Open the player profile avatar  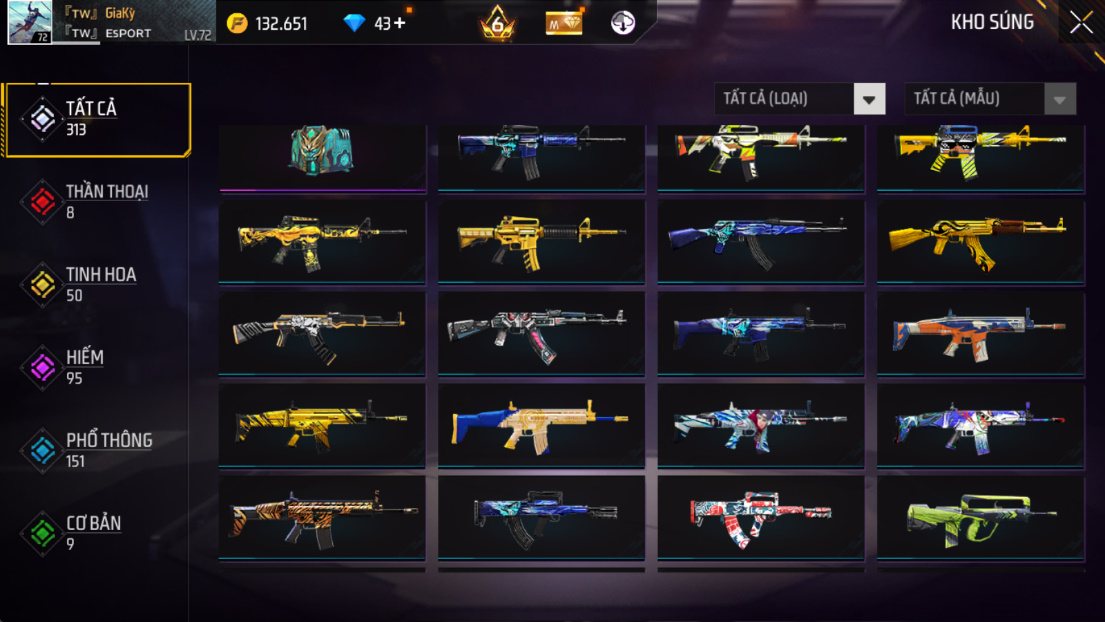[30, 22]
